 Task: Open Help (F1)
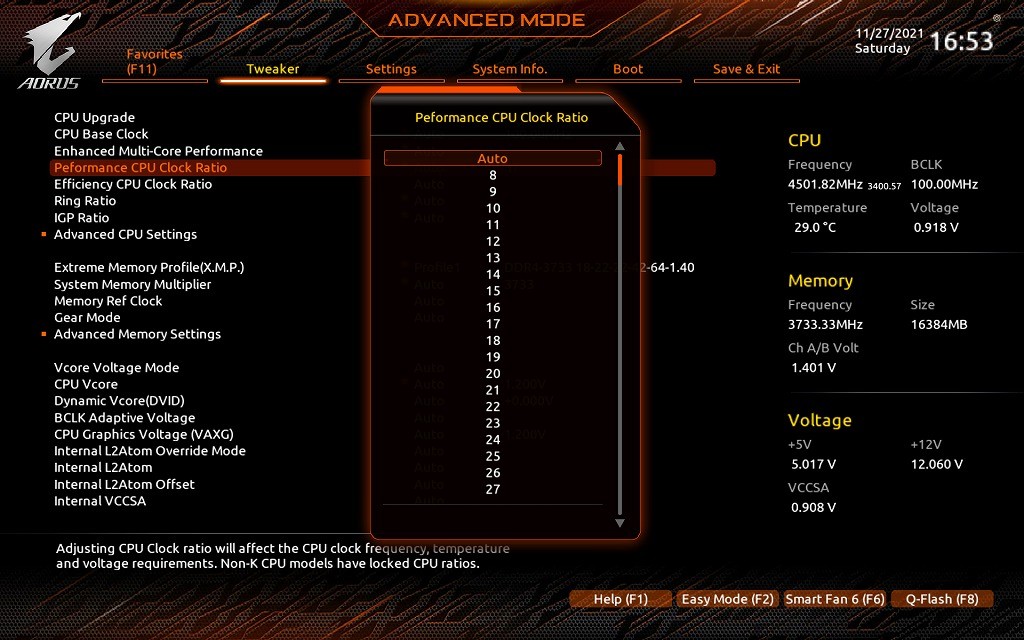point(621,599)
